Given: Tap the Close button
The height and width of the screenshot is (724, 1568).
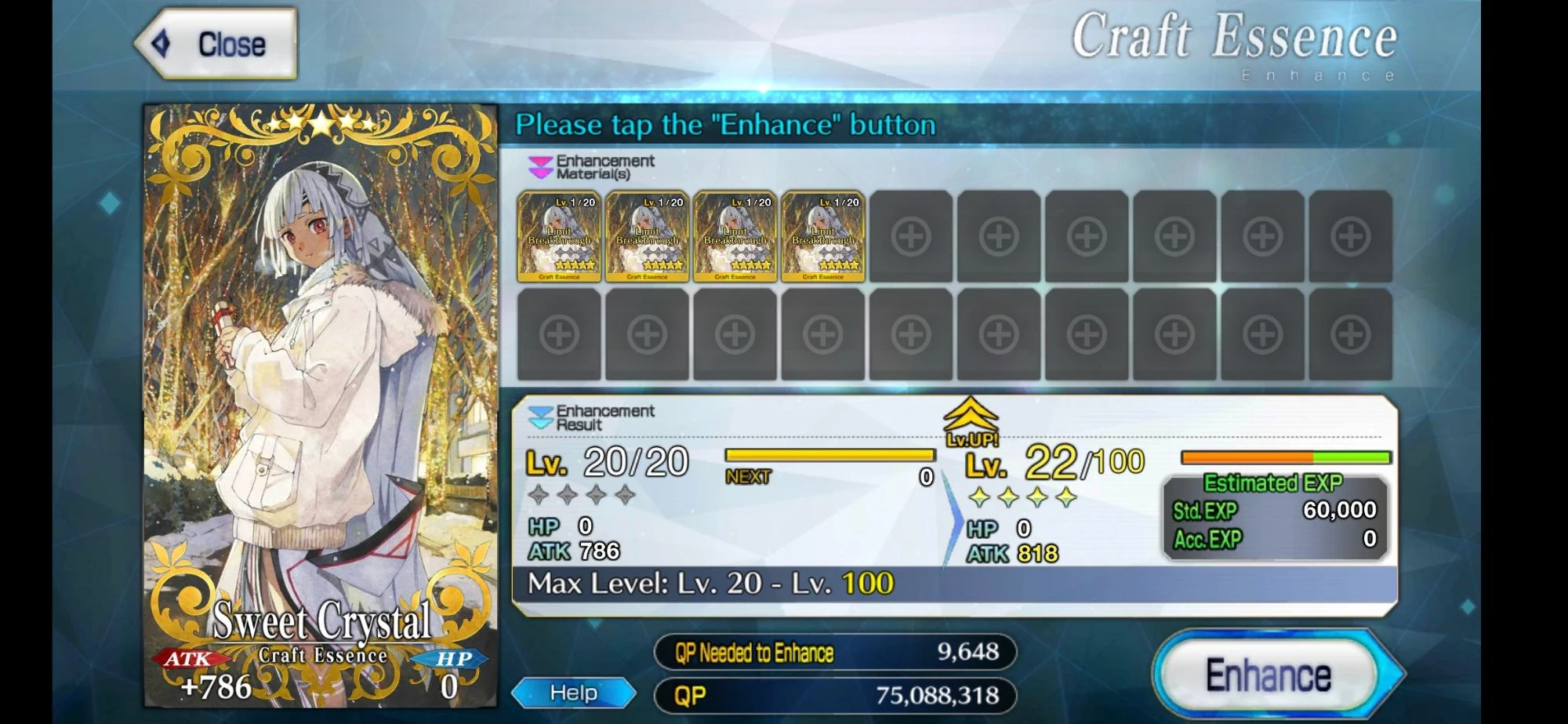Looking at the screenshot, I should [x=220, y=43].
